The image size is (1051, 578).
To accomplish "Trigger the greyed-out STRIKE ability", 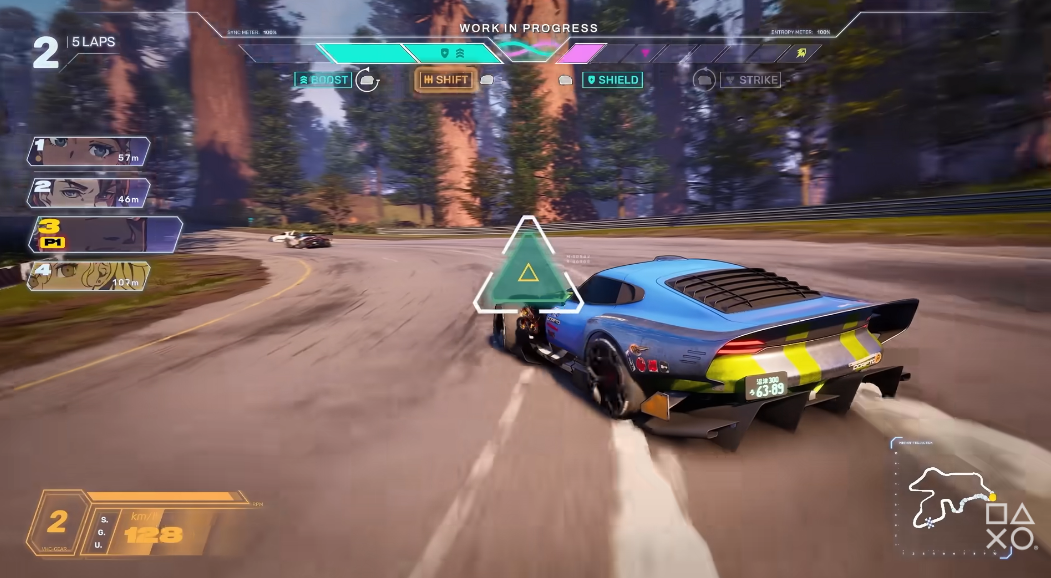I will click(x=750, y=80).
